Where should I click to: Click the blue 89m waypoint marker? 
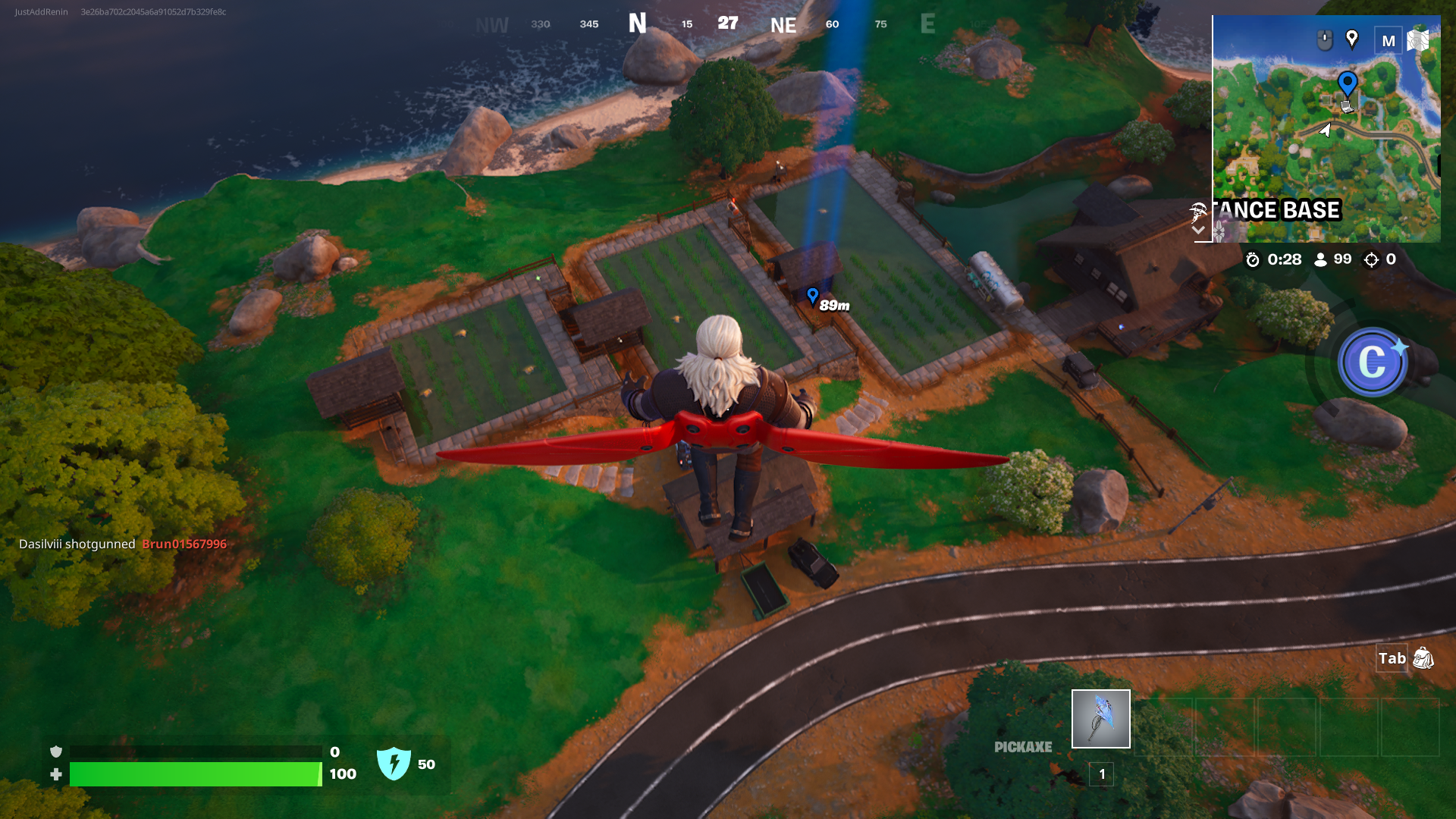pyautogui.click(x=812, y=297)
